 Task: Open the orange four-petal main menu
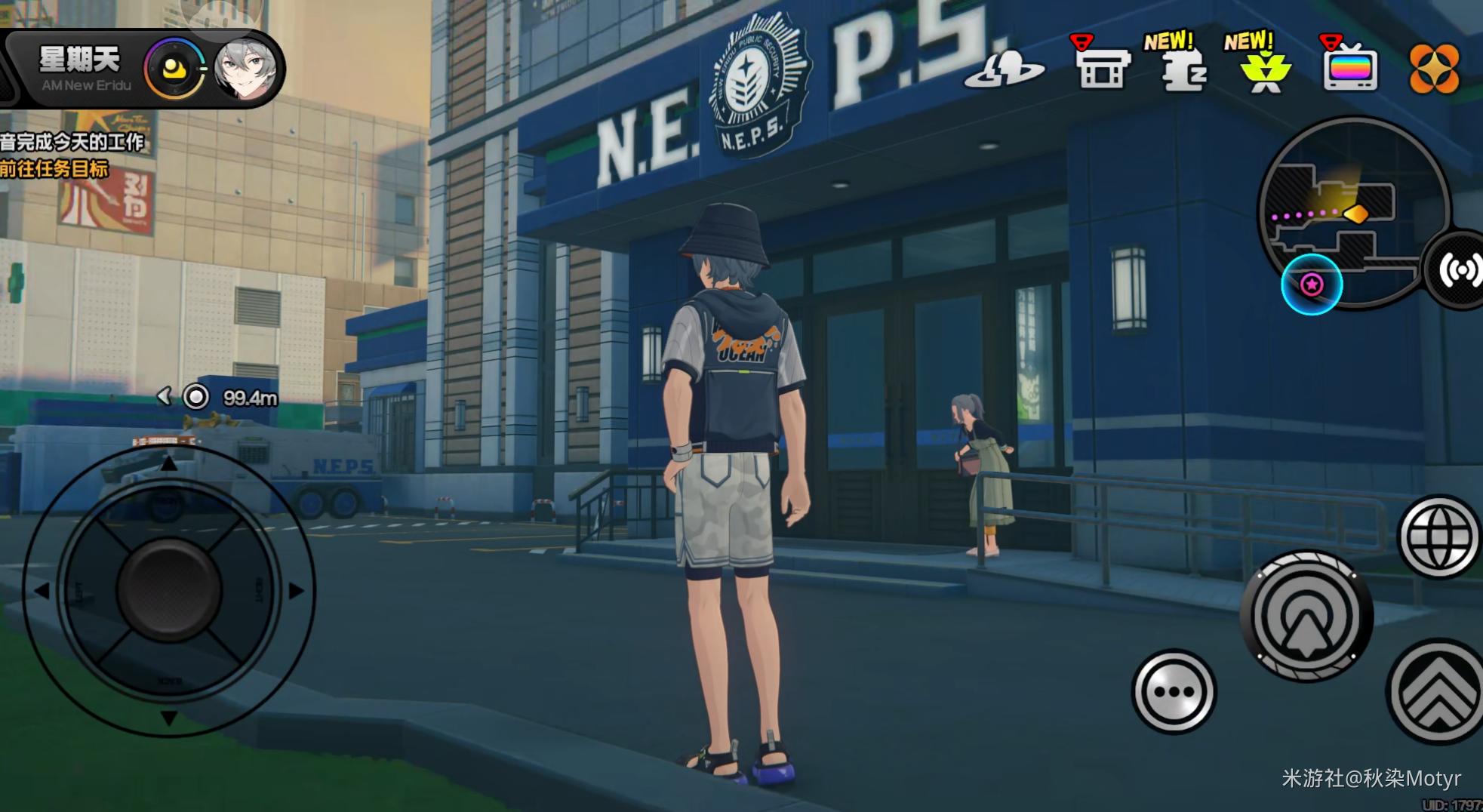pos(1433,69)
